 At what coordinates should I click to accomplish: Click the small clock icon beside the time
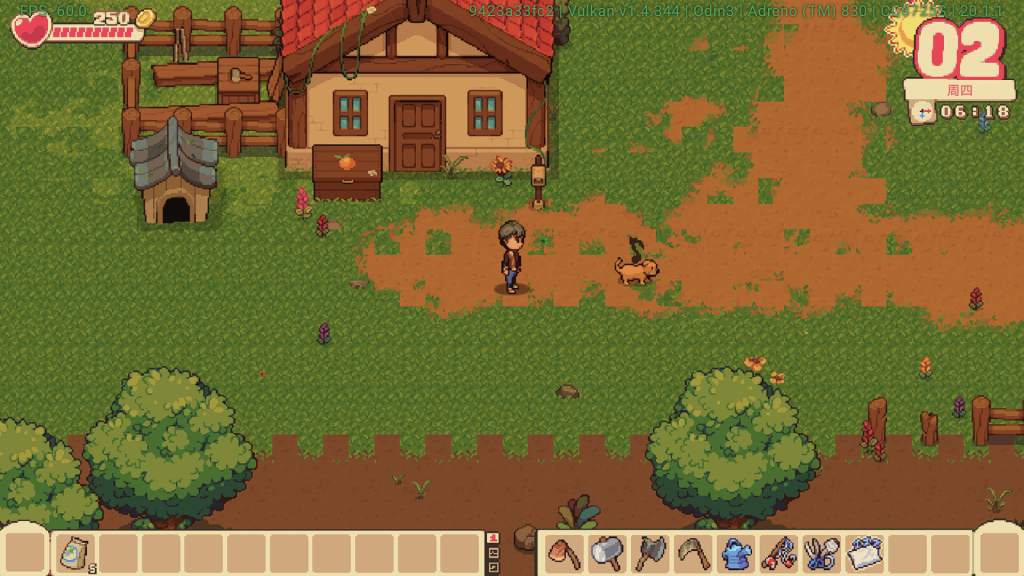[923, 112]
